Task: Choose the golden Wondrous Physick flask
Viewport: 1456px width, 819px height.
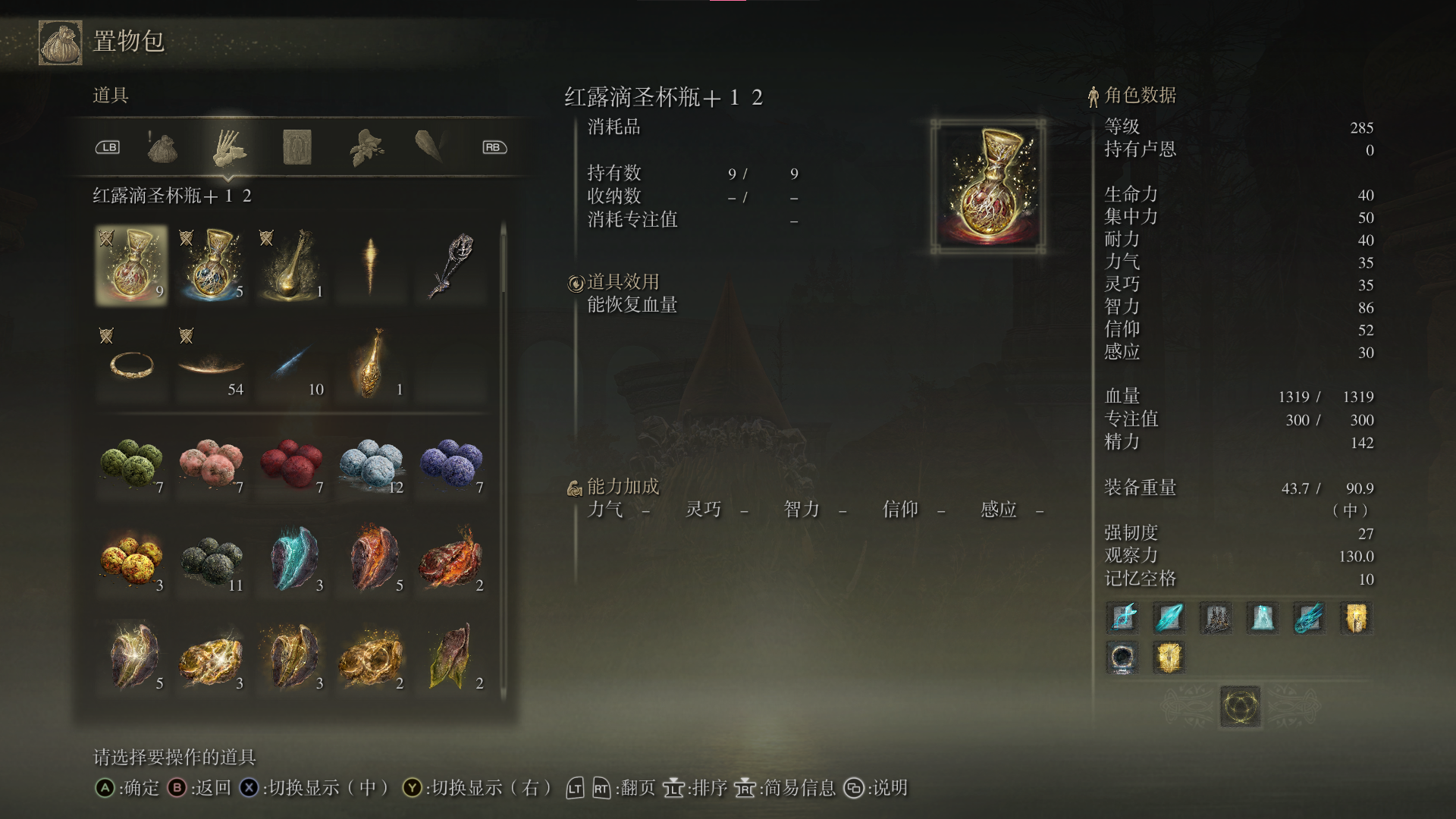Action: coord(291,265)
